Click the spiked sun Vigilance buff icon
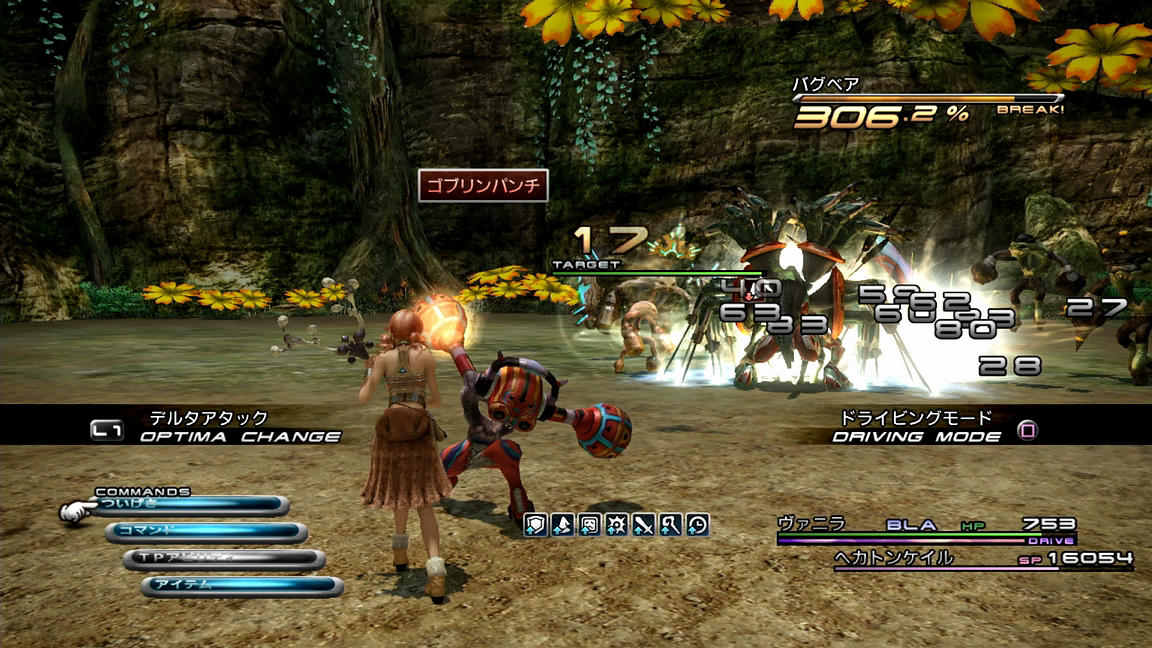The height and width of the screenshot is (648, 1152). (x=617, y=523)
